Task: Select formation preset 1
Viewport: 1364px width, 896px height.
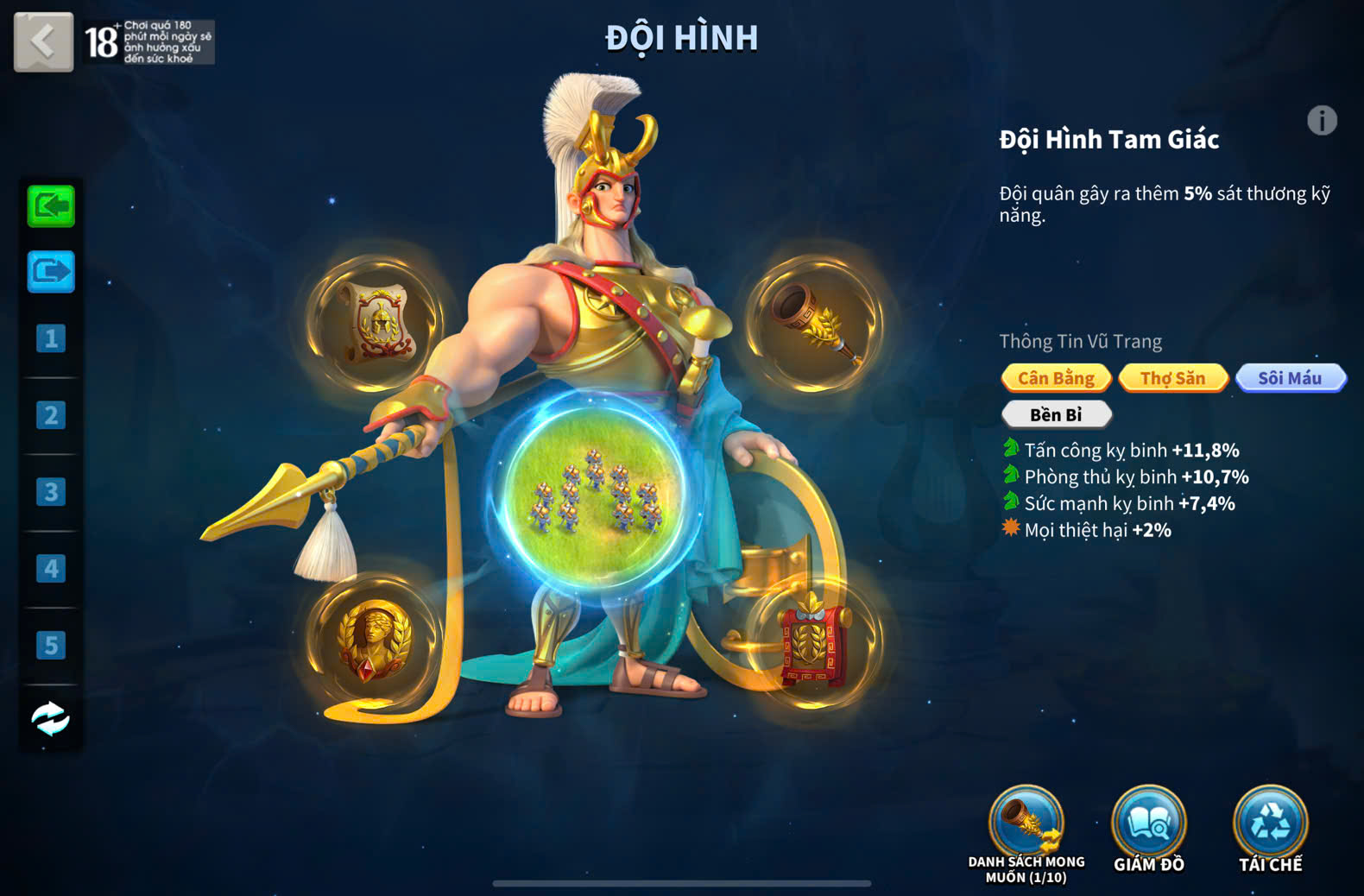Action: [51, 338]
